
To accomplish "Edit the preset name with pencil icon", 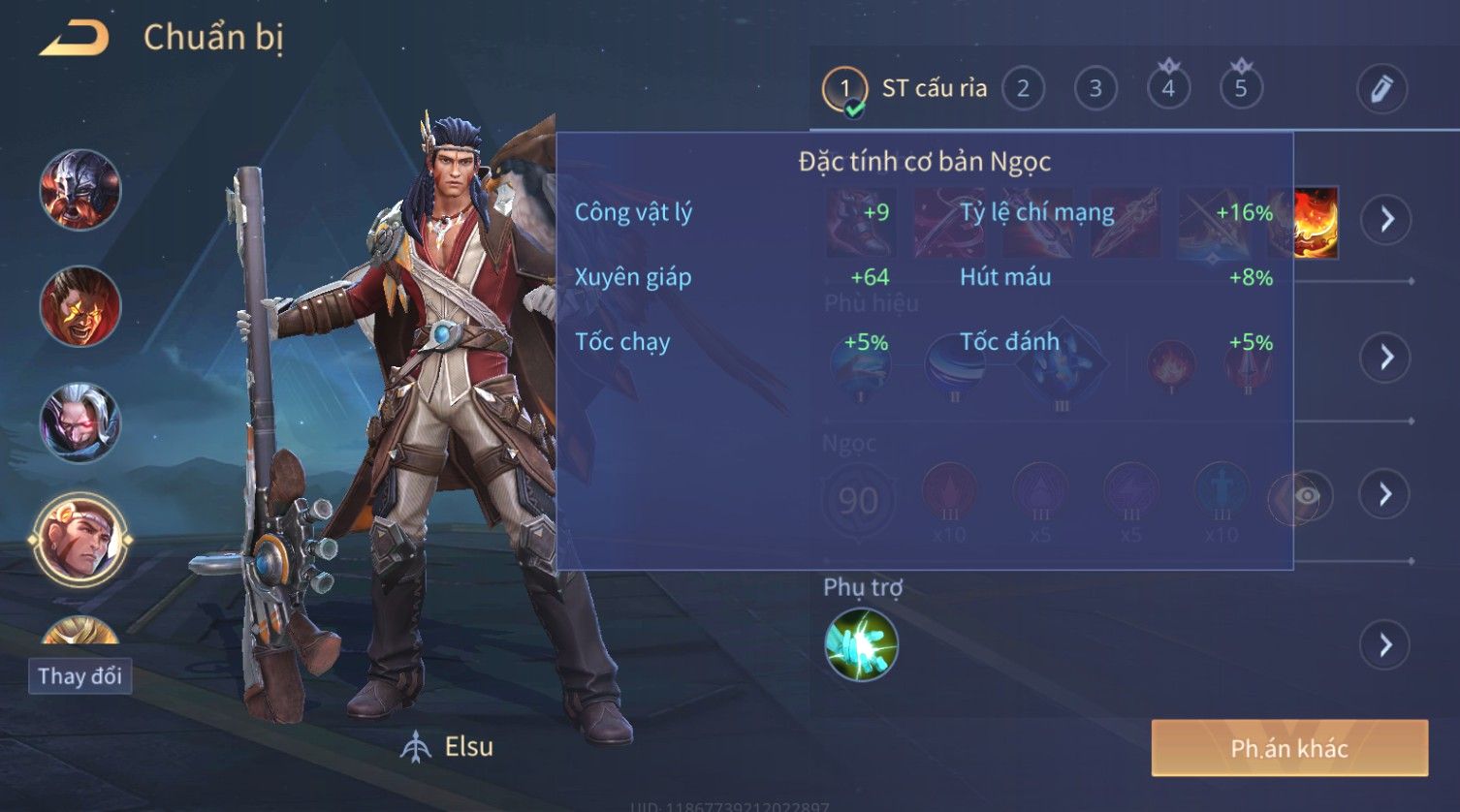I will [1381, 89].
